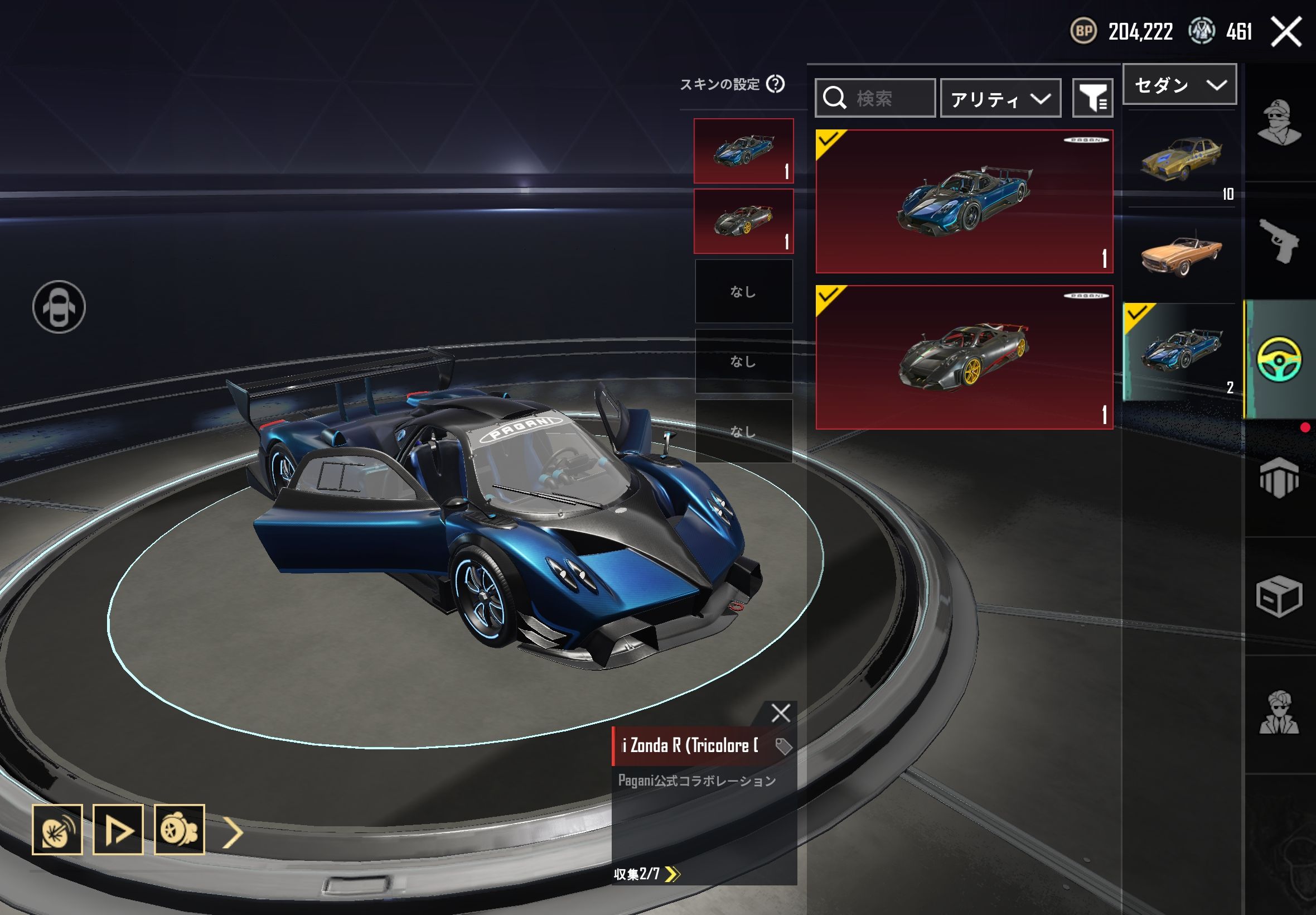Image resolution: width=1316 pixels, height=915 pixels.
Task: Open the skin settings help icon
Action: pos(775,84)
